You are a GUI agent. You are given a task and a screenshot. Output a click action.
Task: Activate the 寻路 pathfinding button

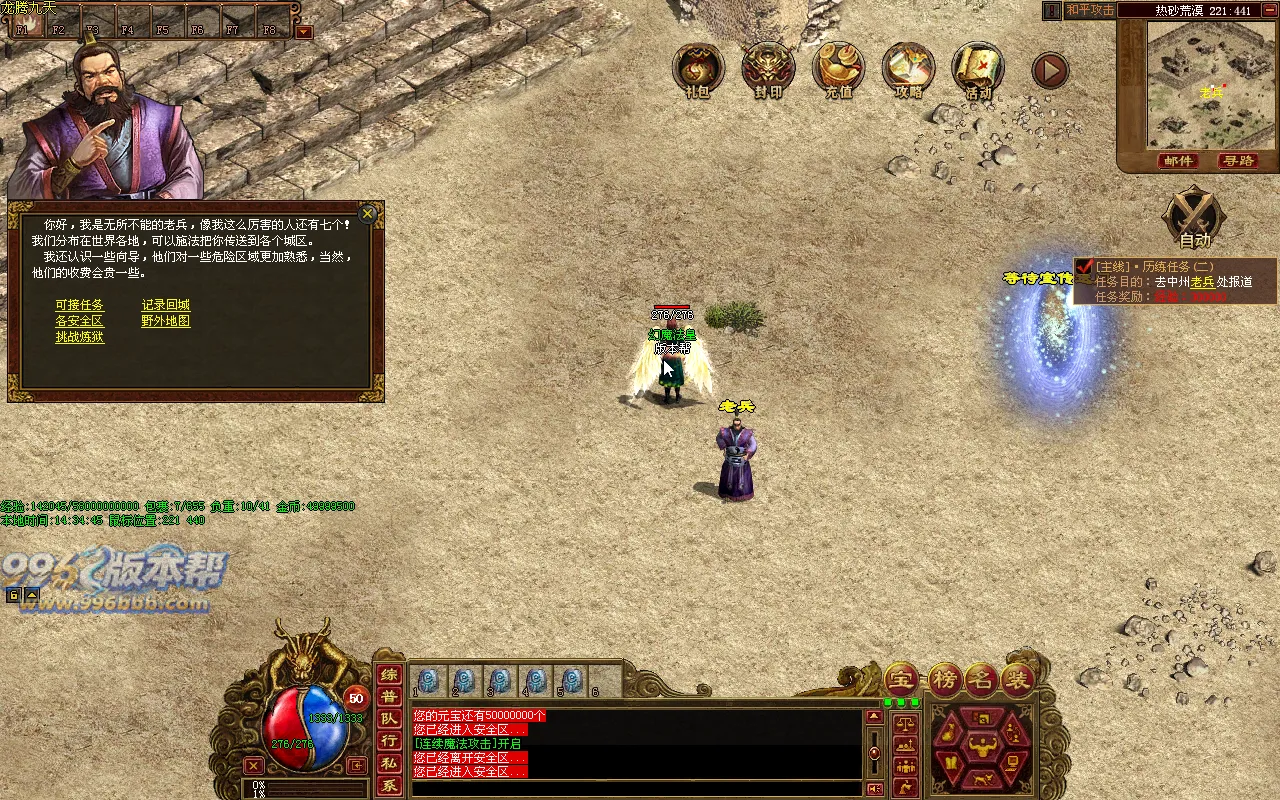click(1238, 161)
